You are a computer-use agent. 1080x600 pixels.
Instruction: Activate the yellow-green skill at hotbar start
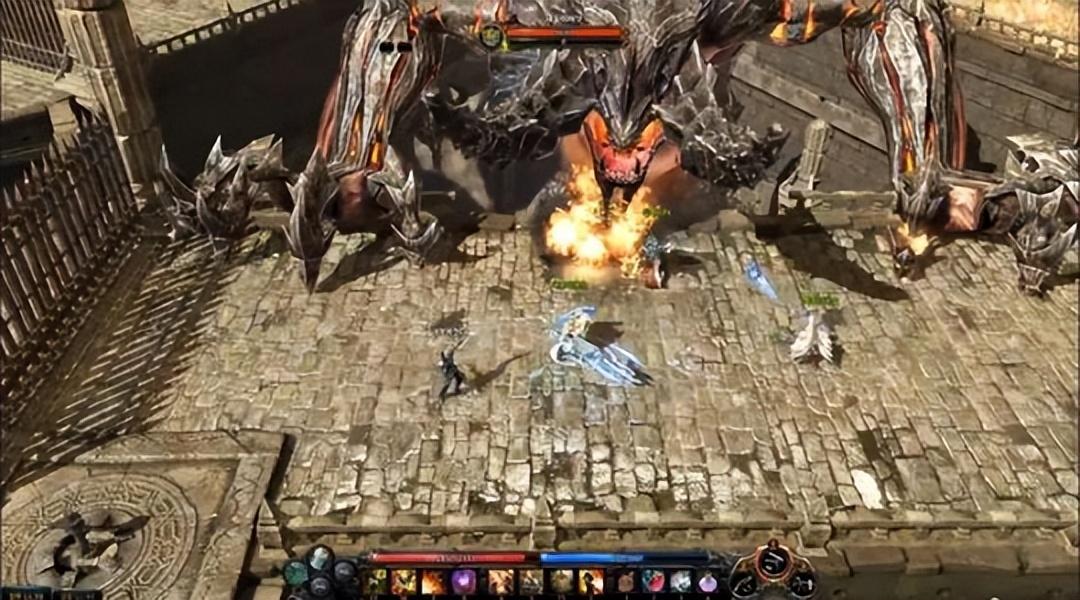377,581
